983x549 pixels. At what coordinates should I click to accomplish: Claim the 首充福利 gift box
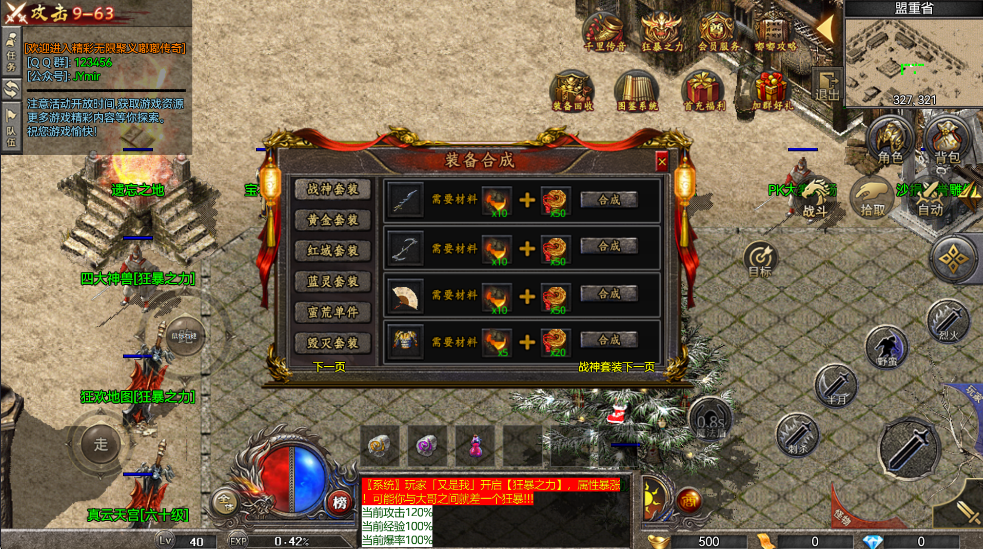click(700, 90)
